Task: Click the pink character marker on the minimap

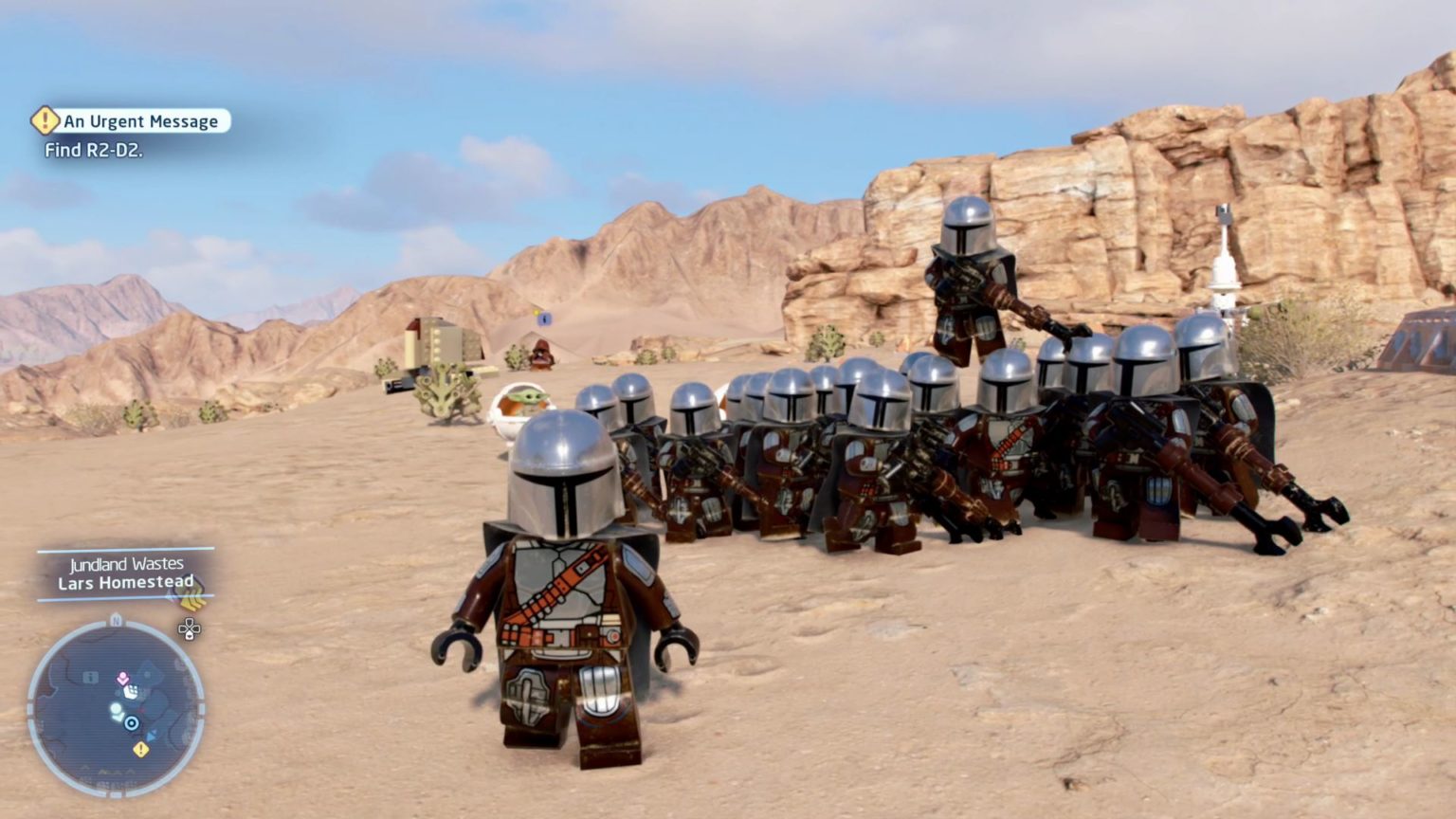Action: pyautogui.click(x=122, y=678)
